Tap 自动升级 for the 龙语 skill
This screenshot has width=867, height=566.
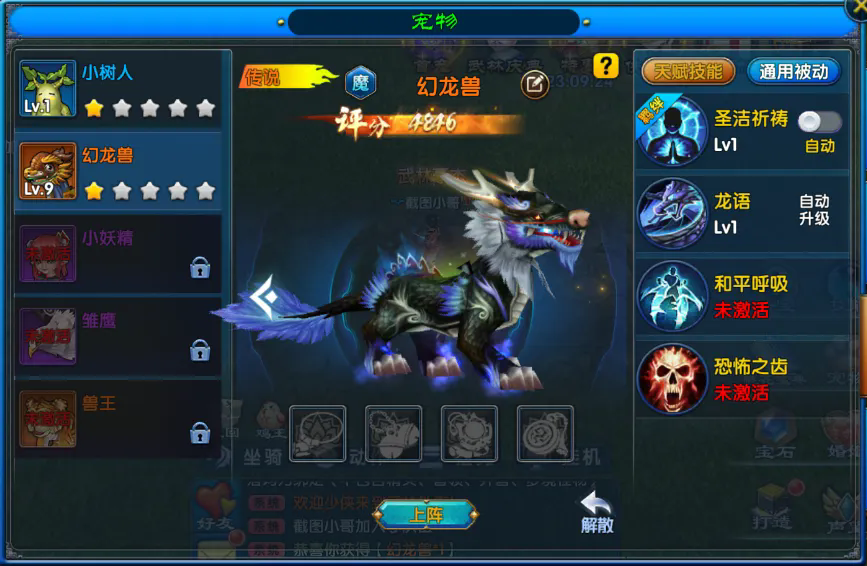[x=814, y=210]
